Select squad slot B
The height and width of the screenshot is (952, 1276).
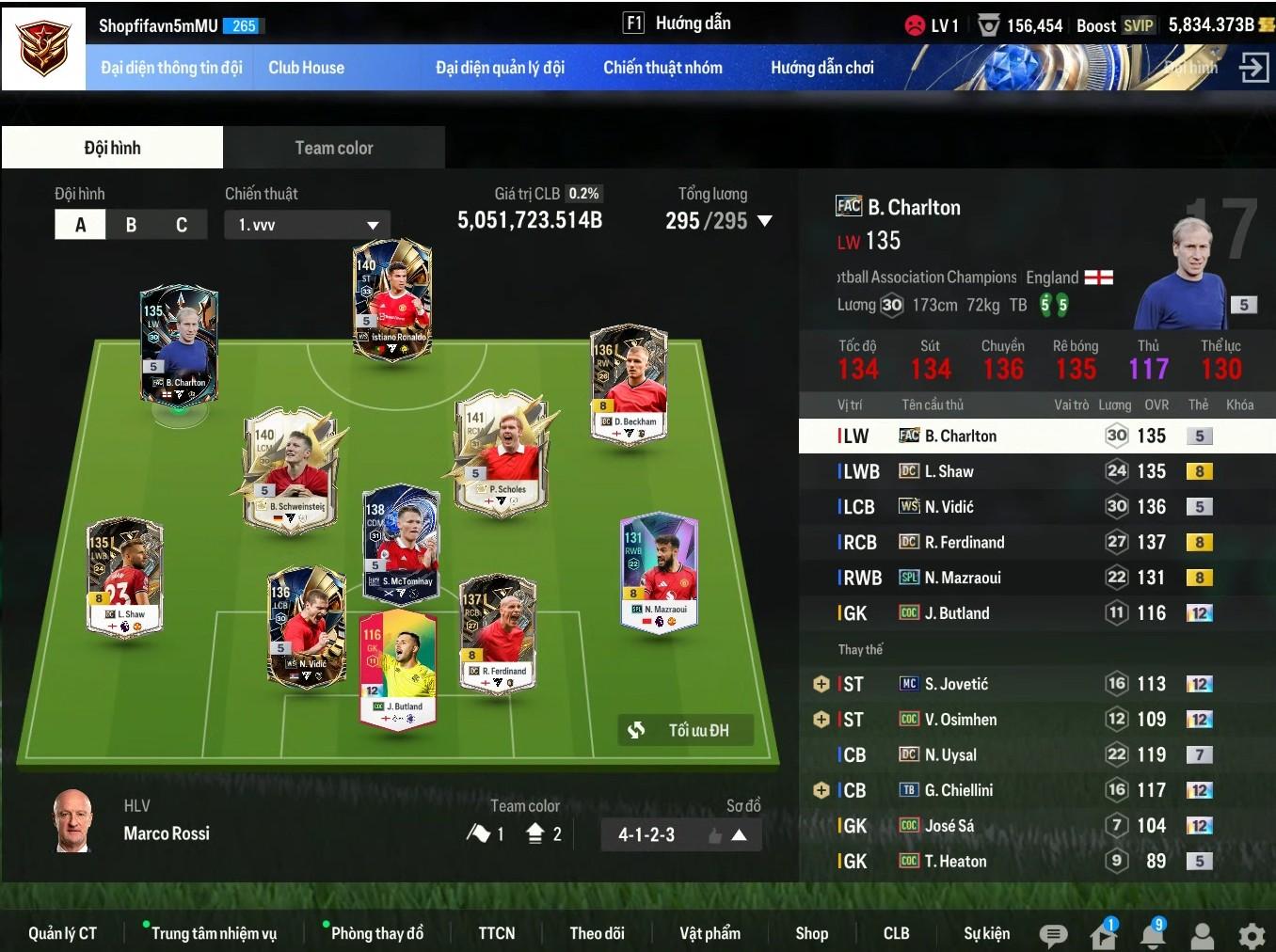(131, 225)
